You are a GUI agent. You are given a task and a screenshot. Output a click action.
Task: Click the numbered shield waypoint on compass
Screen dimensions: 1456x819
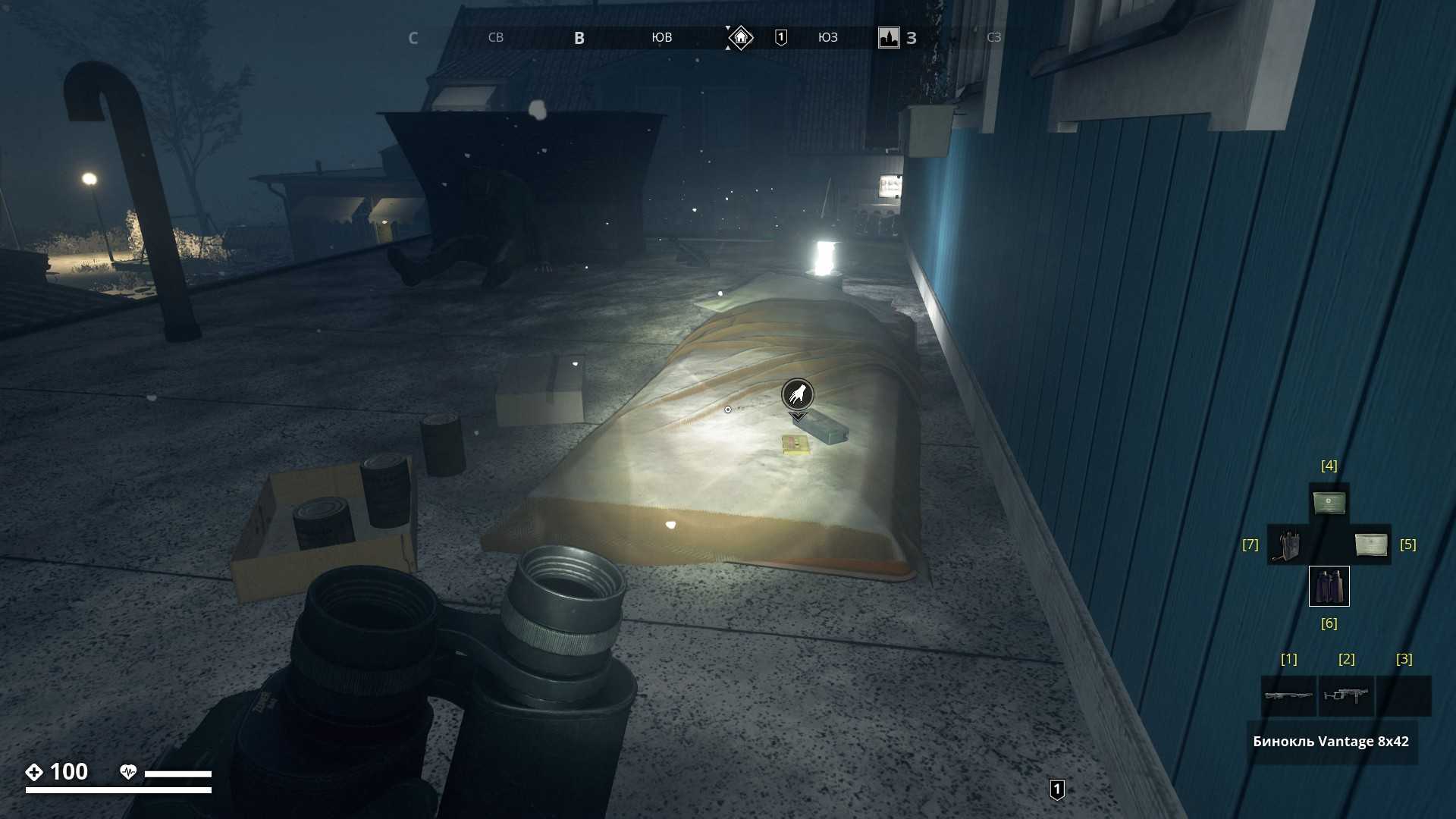tap(781, 37)
